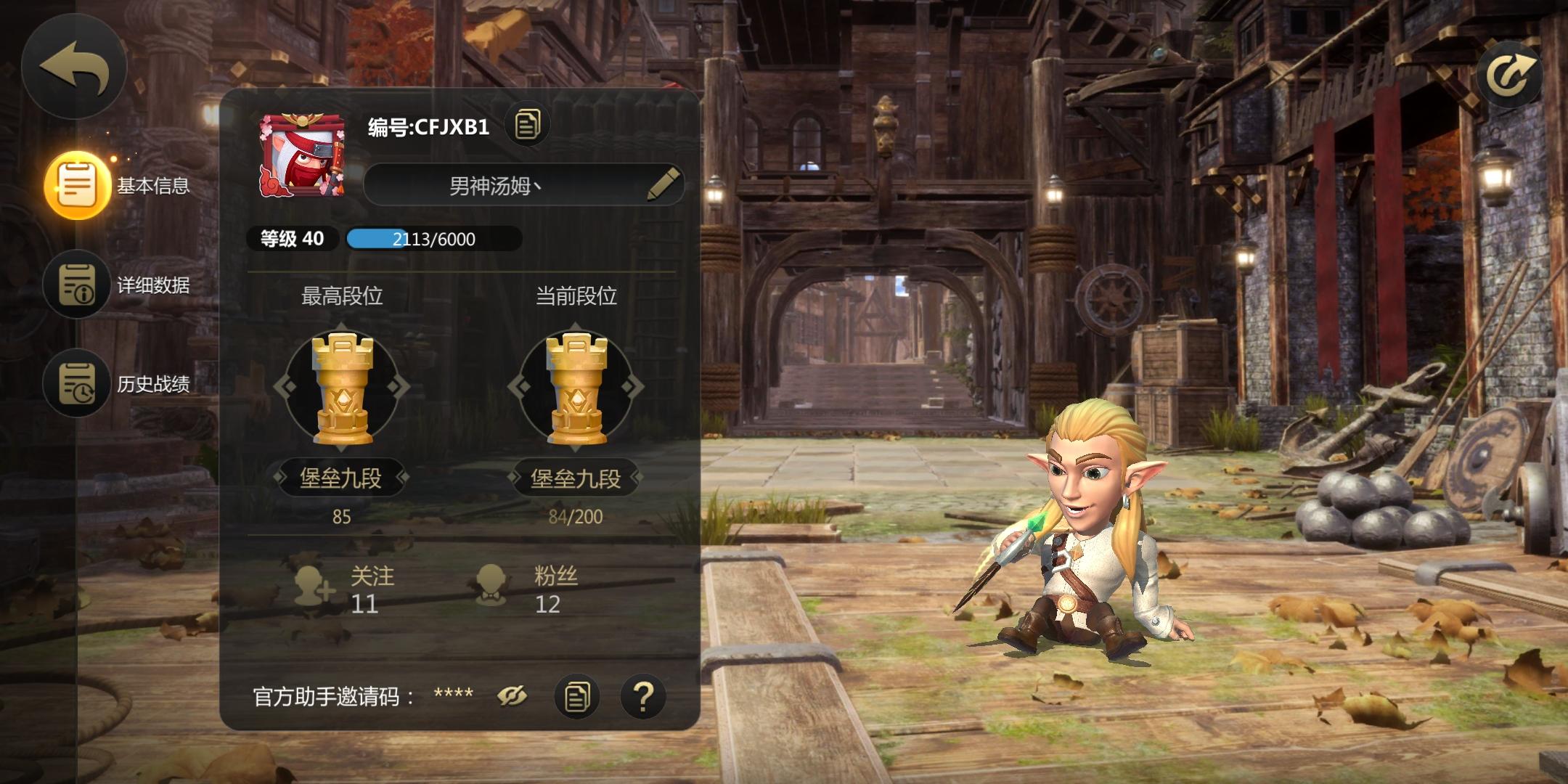Show the 历史战绩 tab
The height and width of the screenshot is (784, 1568).
78,383
